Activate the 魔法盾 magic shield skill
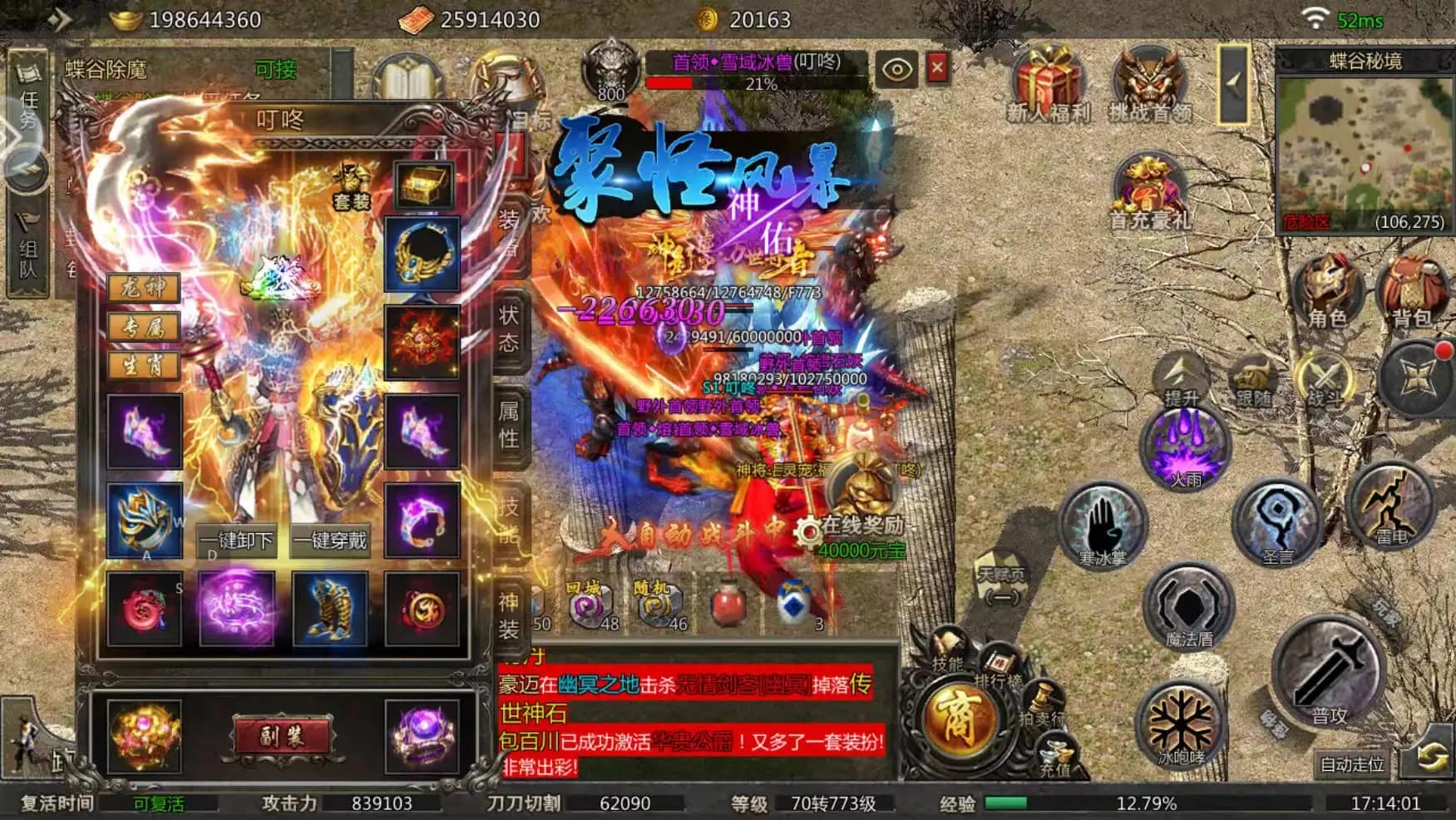Viewport: 1456px width, 820px height. tap(1189, 607)
